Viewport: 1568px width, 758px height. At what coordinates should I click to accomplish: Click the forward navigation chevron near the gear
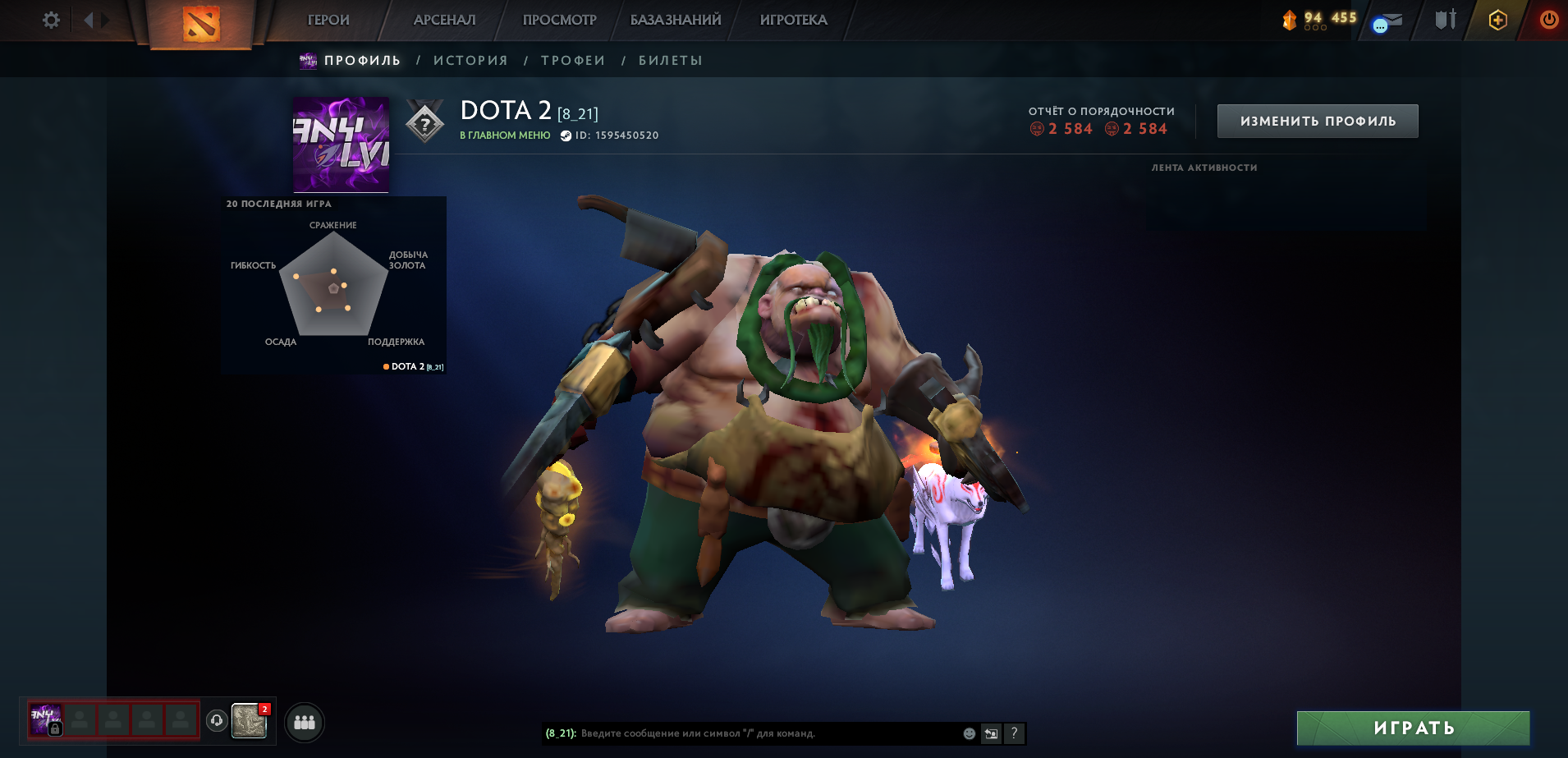[105, 19]
